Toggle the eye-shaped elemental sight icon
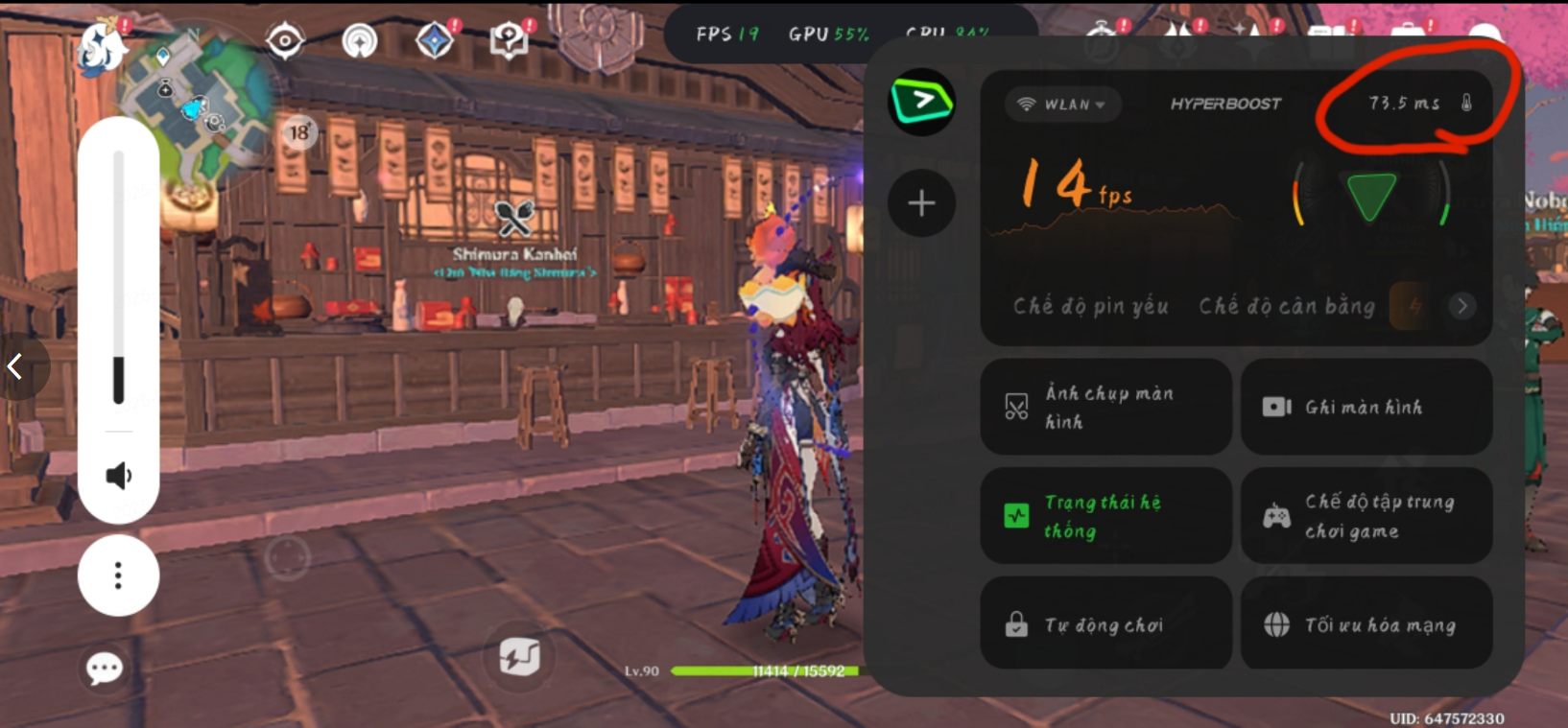The height and width of the screenshot is (728, 1568). click(285, 41)
